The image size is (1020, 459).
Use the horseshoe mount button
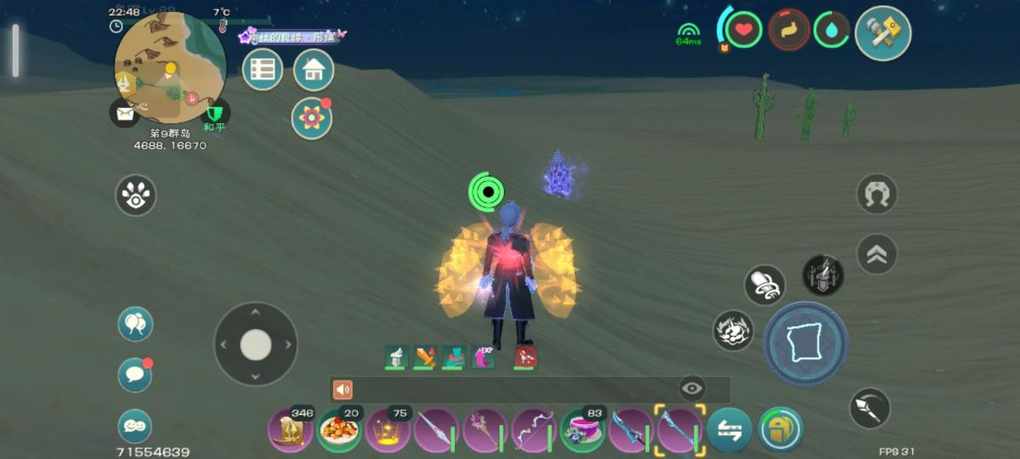point(877,193)
